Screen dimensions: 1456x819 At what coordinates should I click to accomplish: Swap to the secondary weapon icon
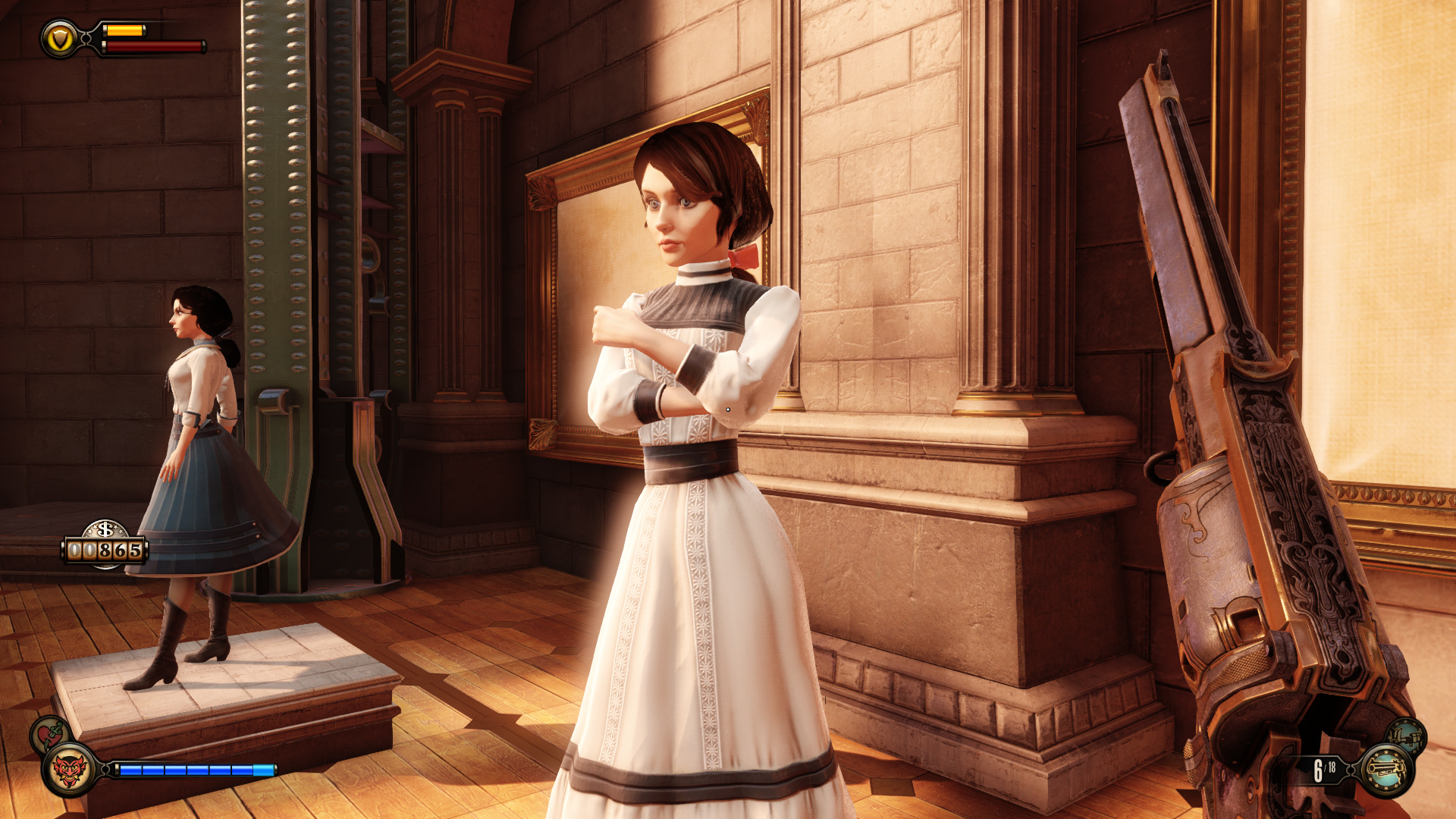click(1407, 735)
